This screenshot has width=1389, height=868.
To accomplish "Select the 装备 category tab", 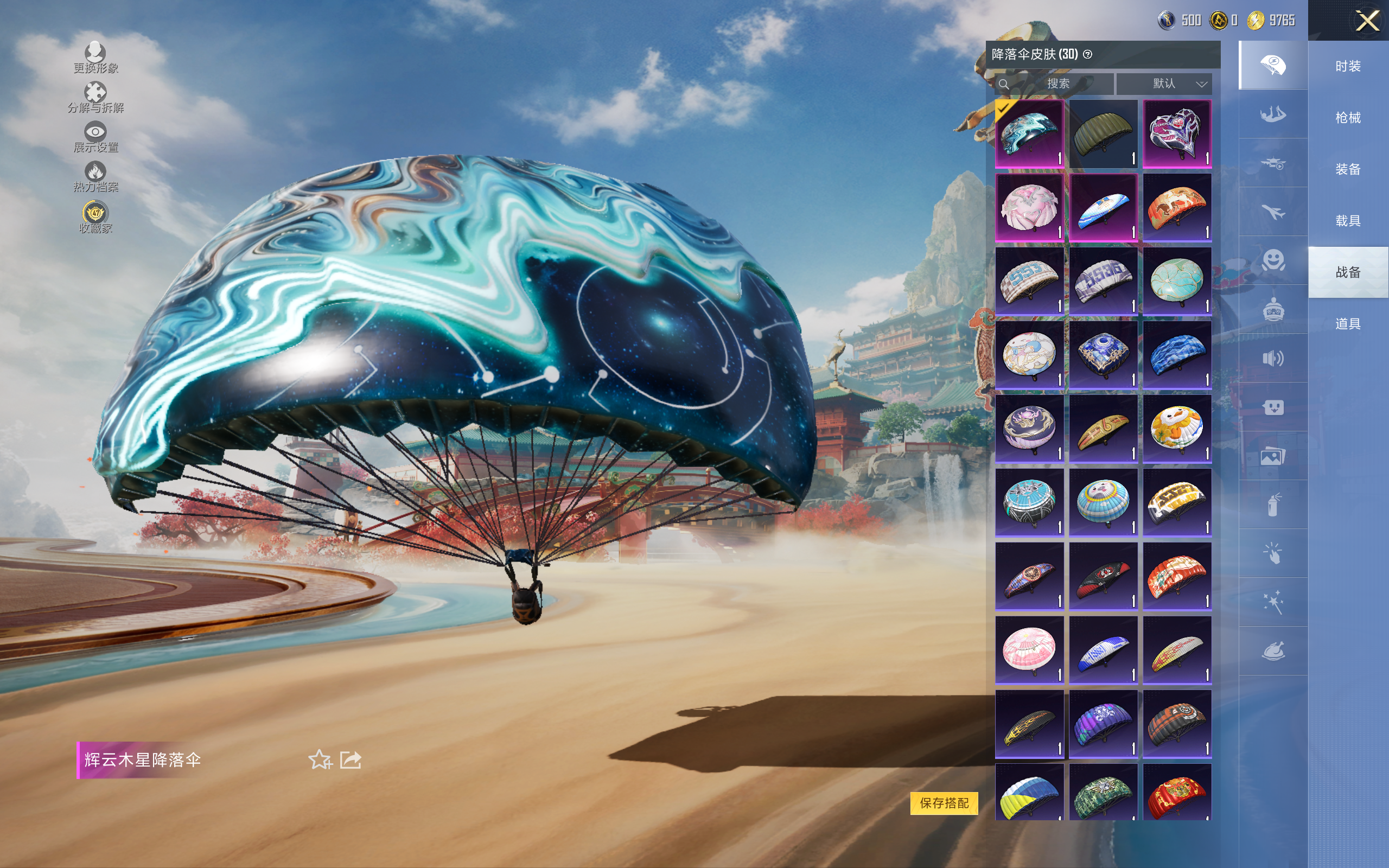I will (1348, 169).
